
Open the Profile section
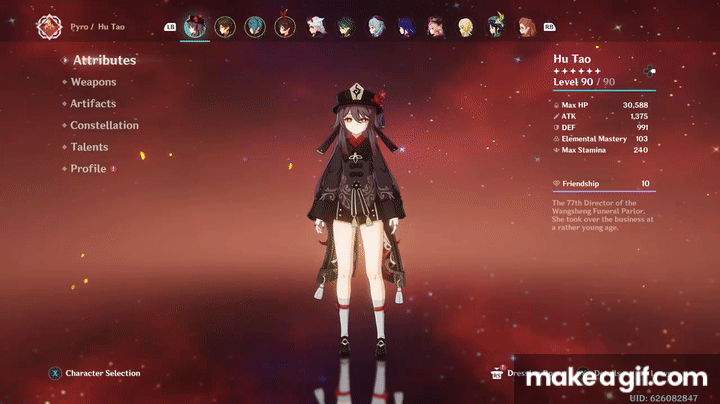[x=88, y=169]
